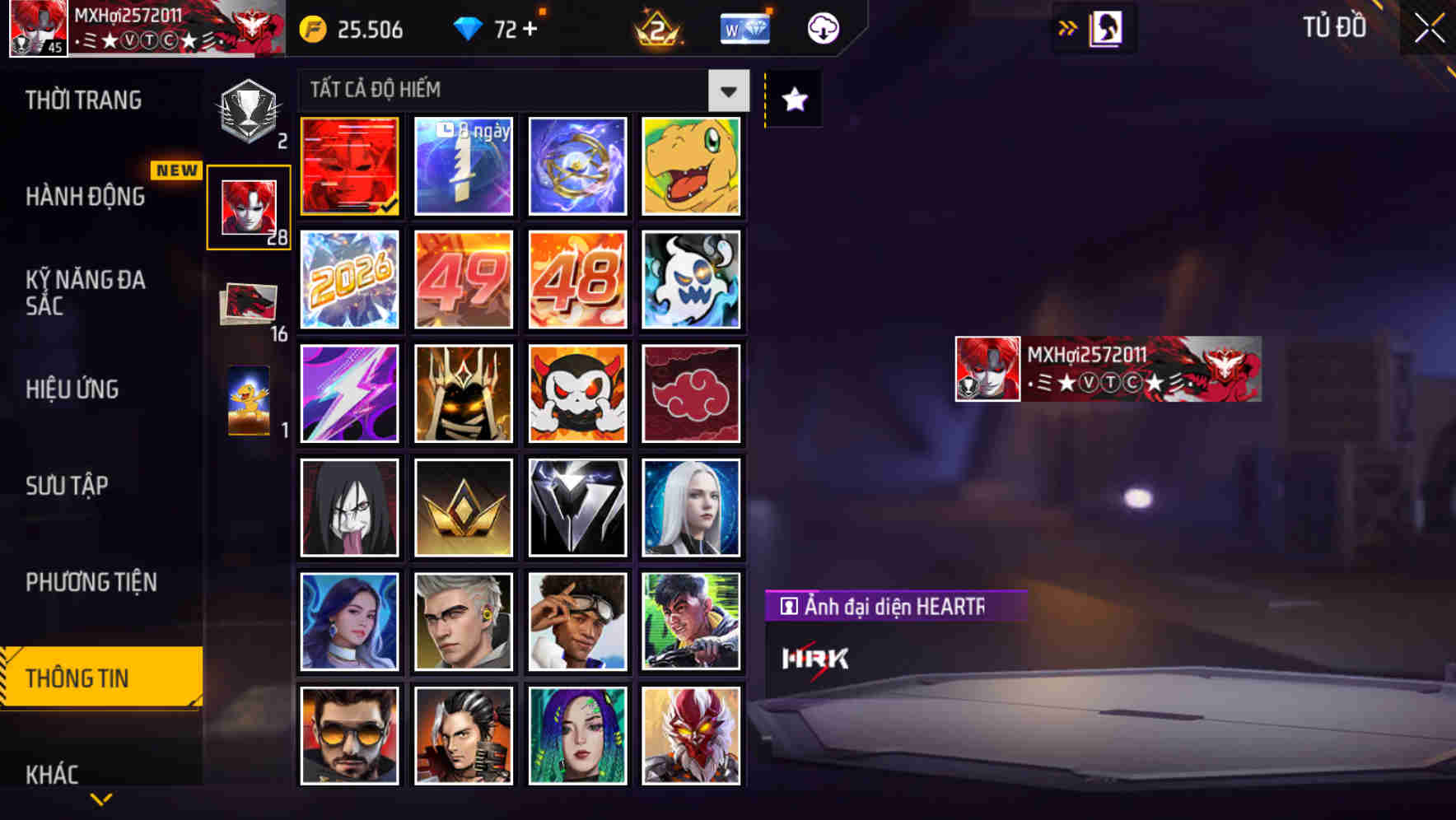
Task: Open the Hiệu Ứng section
Action: pyautogui.click(x=73, y=389)
